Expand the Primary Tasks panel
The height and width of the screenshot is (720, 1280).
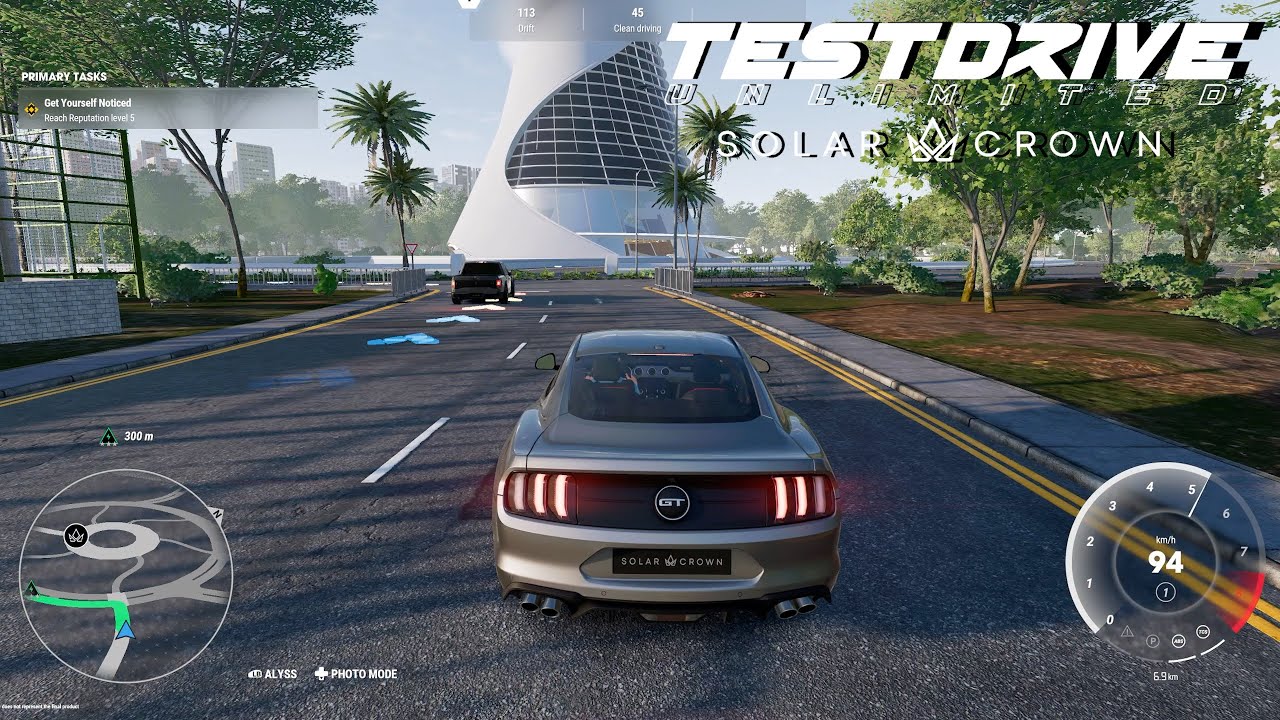pyautogui.click(x=62, y=75)
